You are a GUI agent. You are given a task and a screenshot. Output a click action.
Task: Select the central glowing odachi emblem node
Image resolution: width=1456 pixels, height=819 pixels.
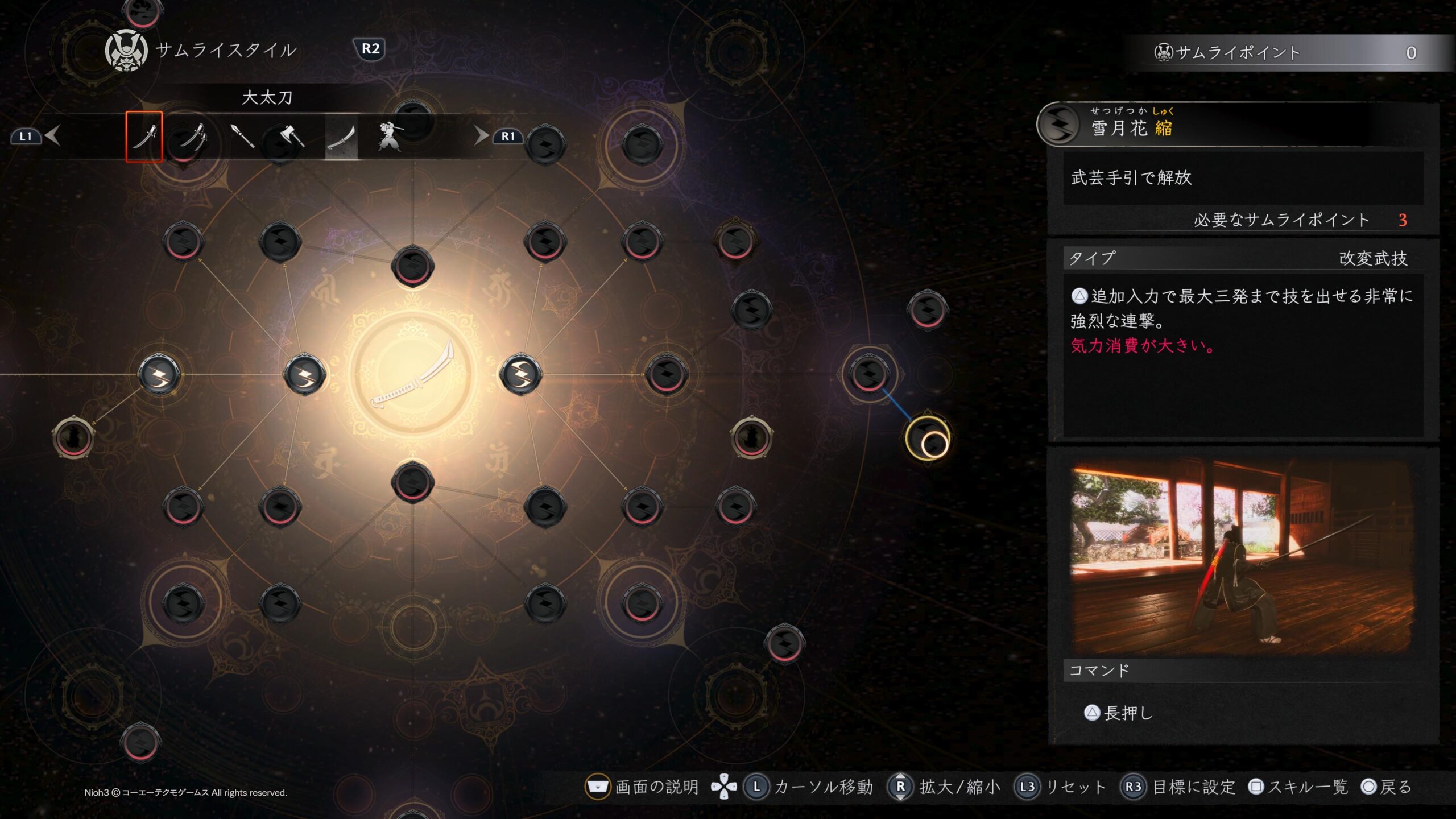tap(412, 374)
